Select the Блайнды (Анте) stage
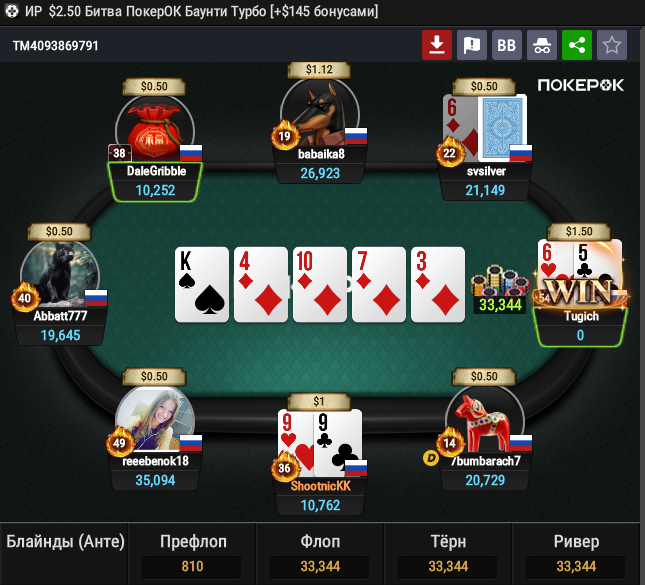This screenshot has height=585, width=645. pyautogui.click(x=66, y=543)
